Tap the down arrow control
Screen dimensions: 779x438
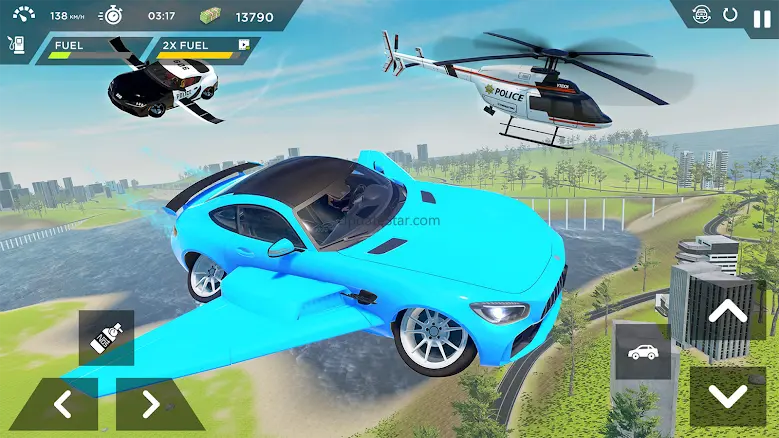point(727,396)
